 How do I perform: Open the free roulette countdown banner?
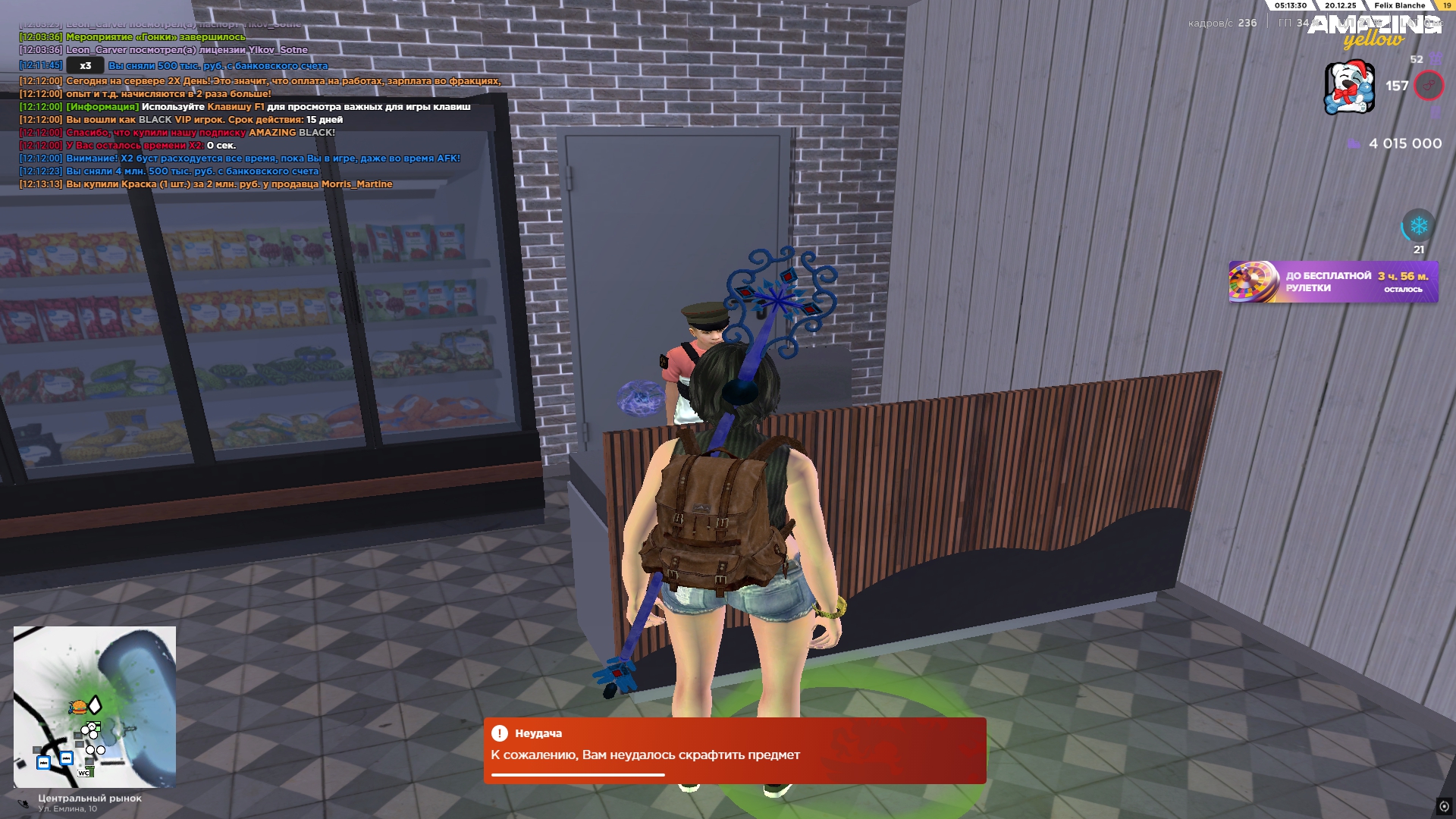pos(1333,282)
